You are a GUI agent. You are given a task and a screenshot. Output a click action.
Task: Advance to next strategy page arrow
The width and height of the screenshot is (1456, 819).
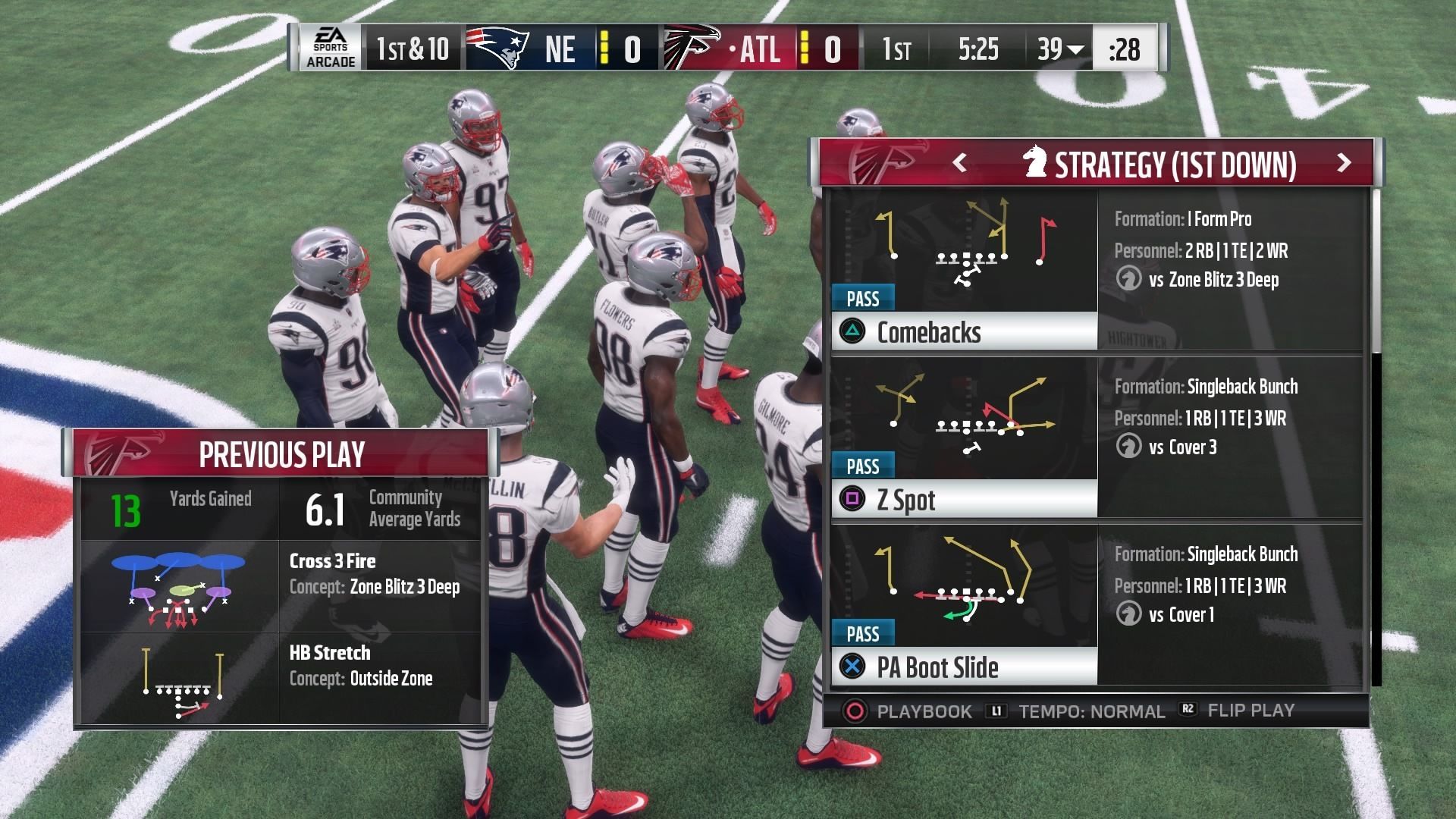[1344, 163]
